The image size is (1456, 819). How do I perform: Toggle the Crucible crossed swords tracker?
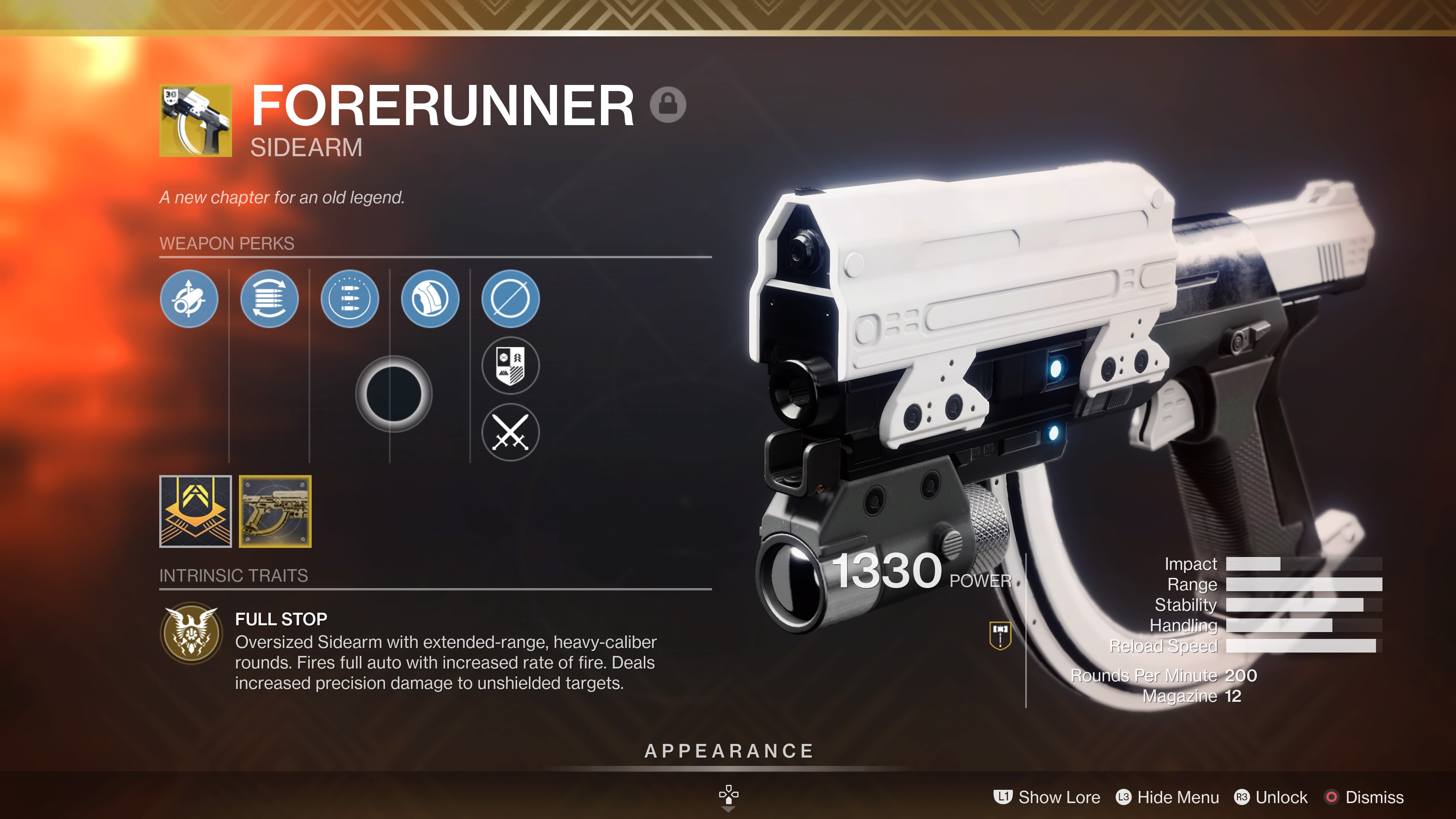tap(510, 432)
